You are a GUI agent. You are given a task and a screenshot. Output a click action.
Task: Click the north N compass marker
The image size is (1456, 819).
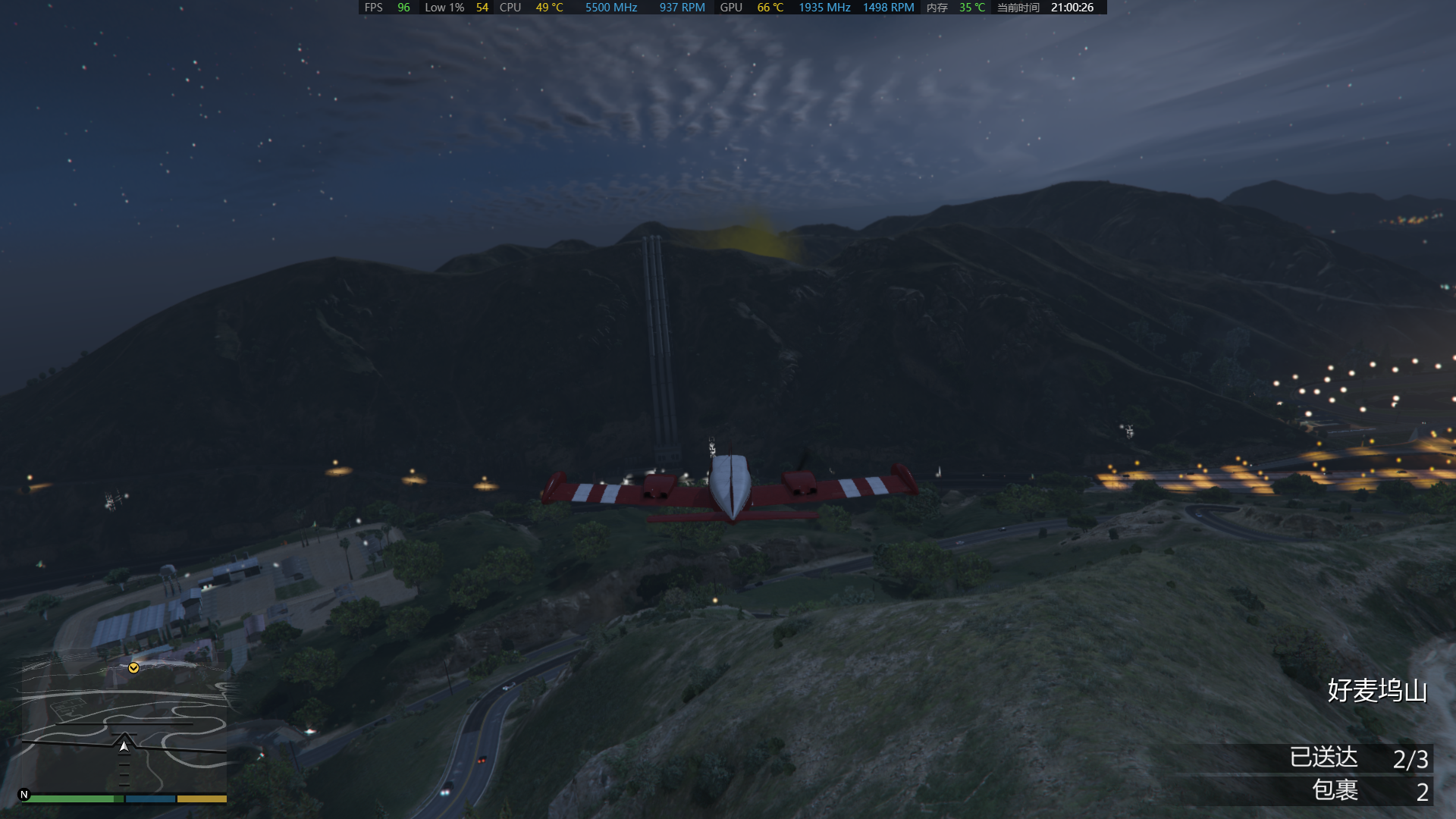coord(24,795)
